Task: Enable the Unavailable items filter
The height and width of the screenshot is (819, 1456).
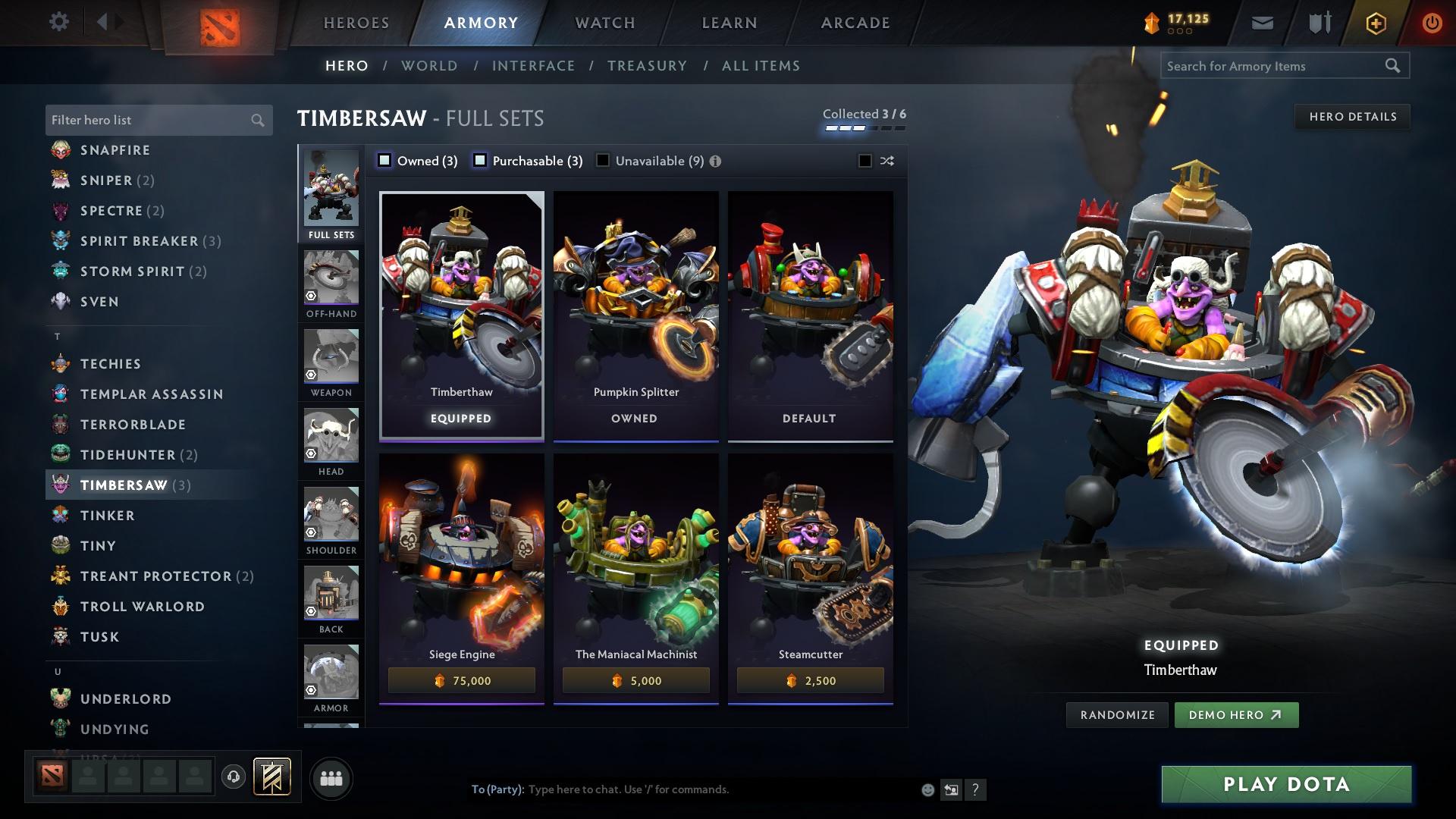Action: [x=602, y=161]
